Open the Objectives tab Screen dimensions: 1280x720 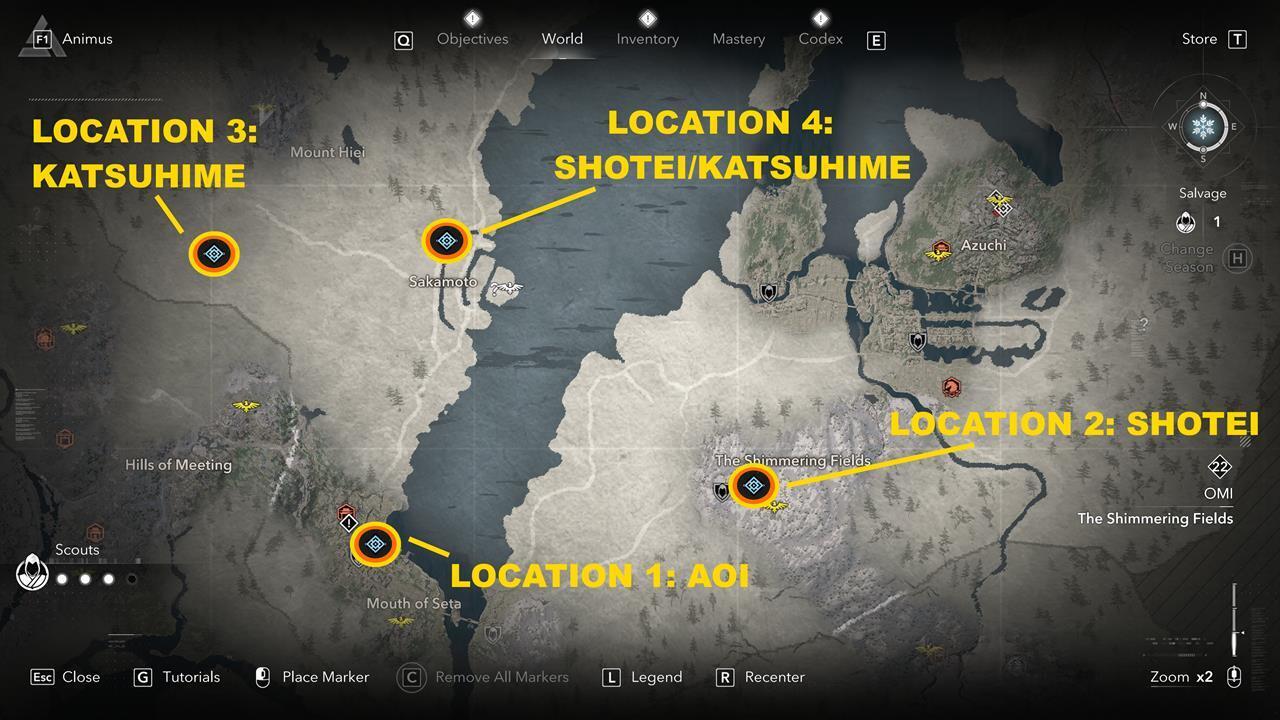click(472, 39)
